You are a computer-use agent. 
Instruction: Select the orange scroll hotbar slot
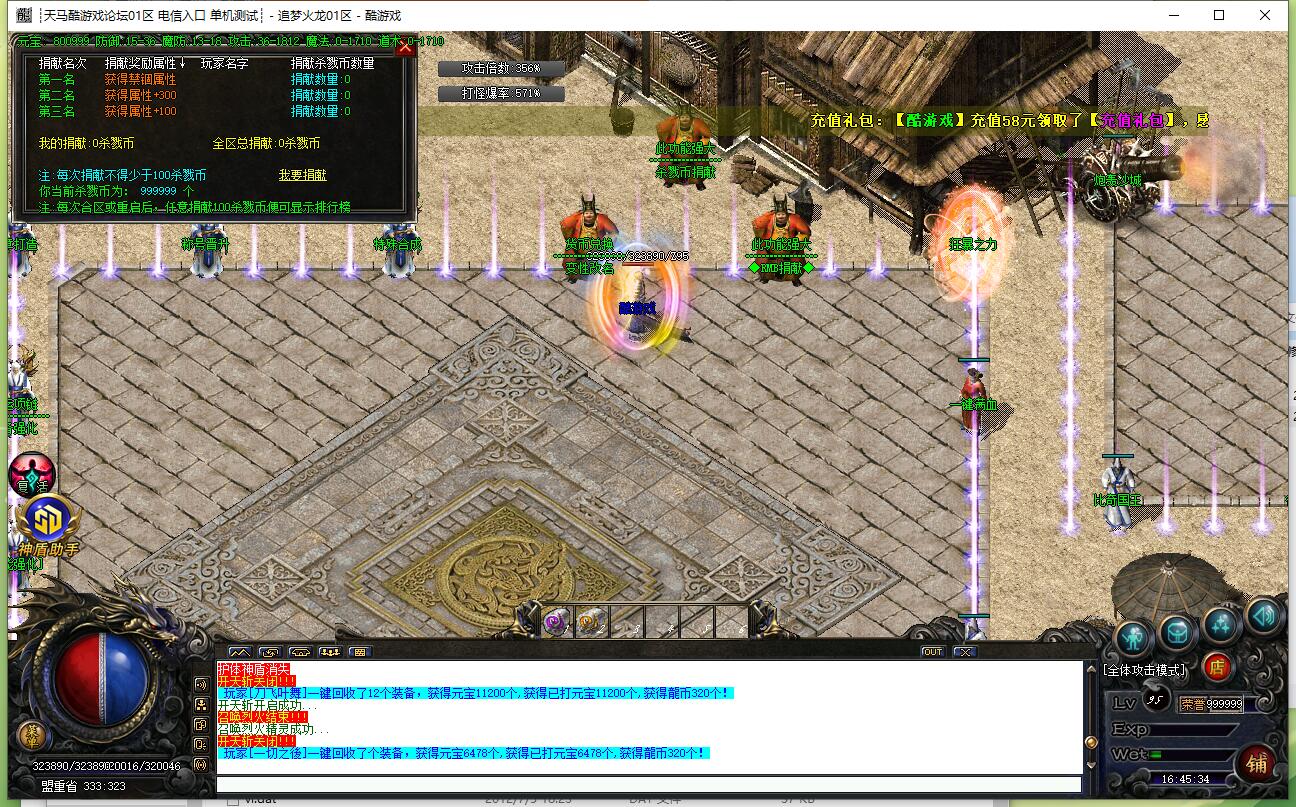point(590,622)
